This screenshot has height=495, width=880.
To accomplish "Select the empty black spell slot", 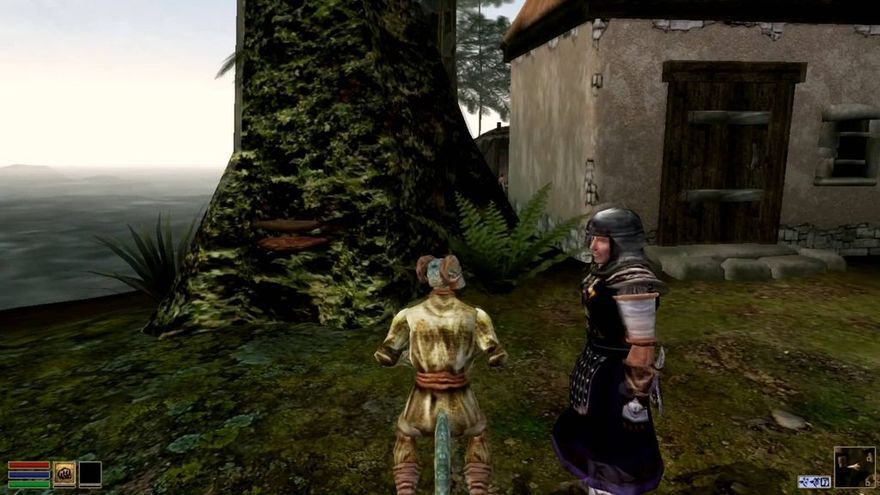I will point(90,473).
